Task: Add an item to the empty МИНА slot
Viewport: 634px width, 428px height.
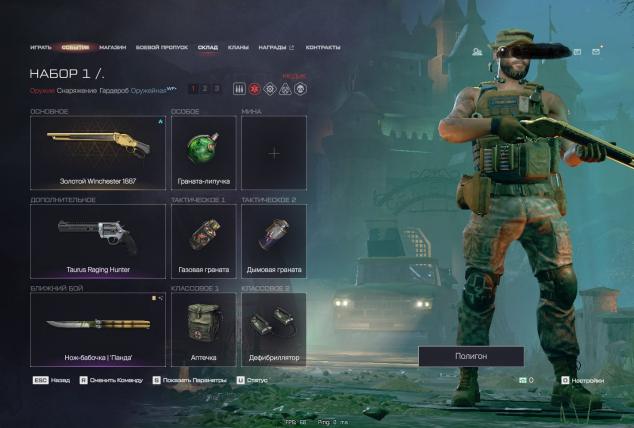Action: click(273, 153)
